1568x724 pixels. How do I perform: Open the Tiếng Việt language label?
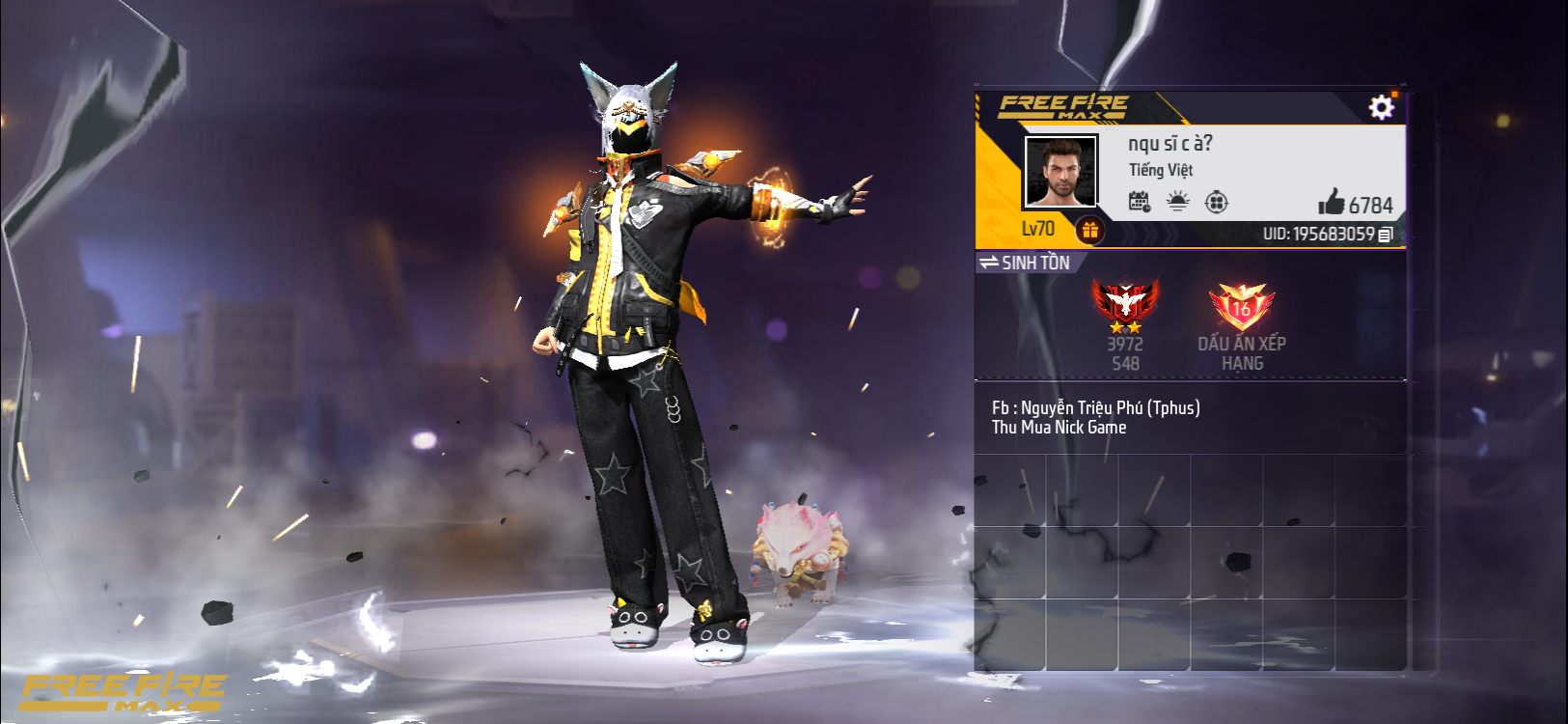[x=1163, y=171]
